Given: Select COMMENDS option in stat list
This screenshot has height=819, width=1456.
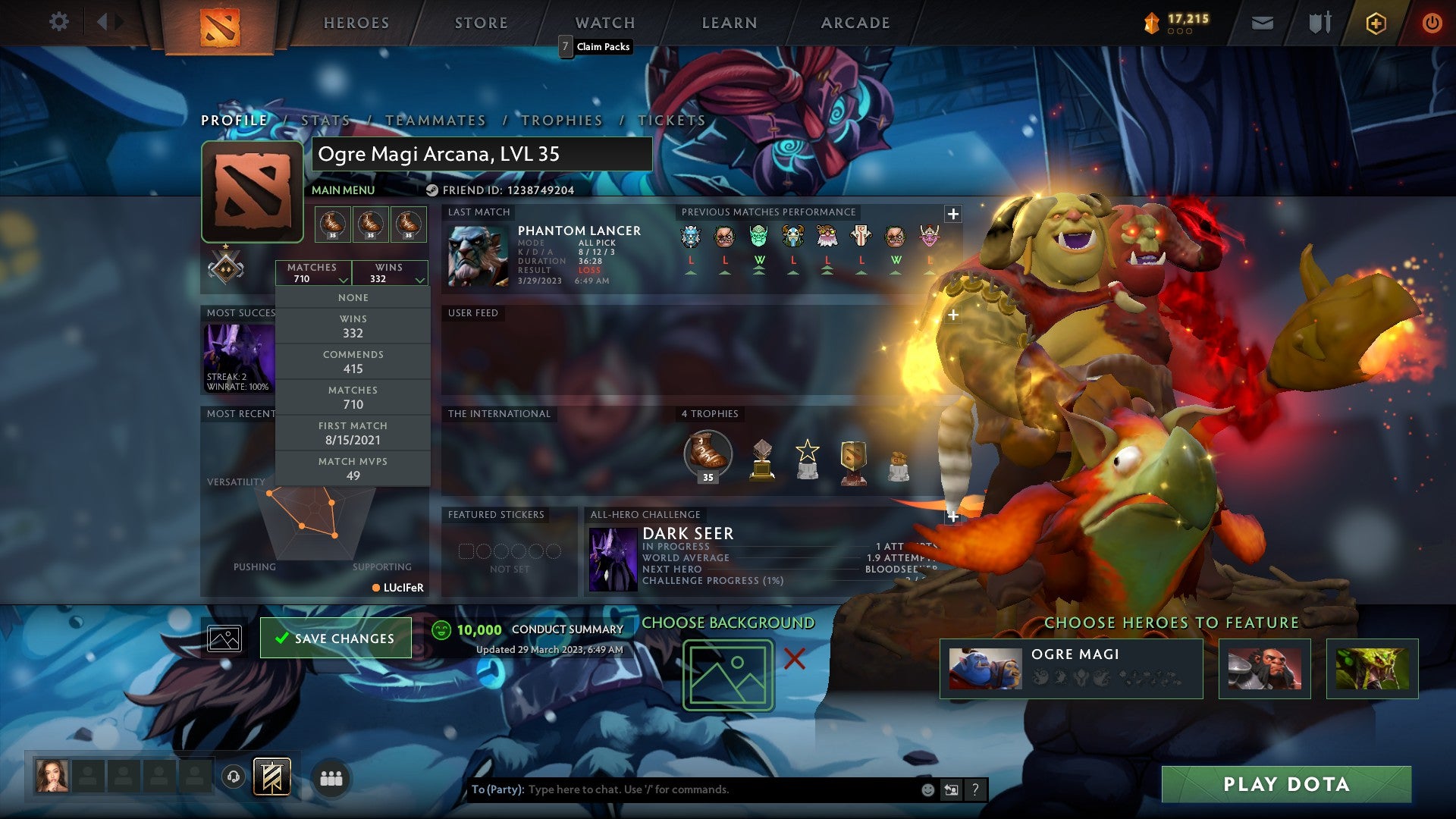Looking at the screenshot, I should [353, 361].
